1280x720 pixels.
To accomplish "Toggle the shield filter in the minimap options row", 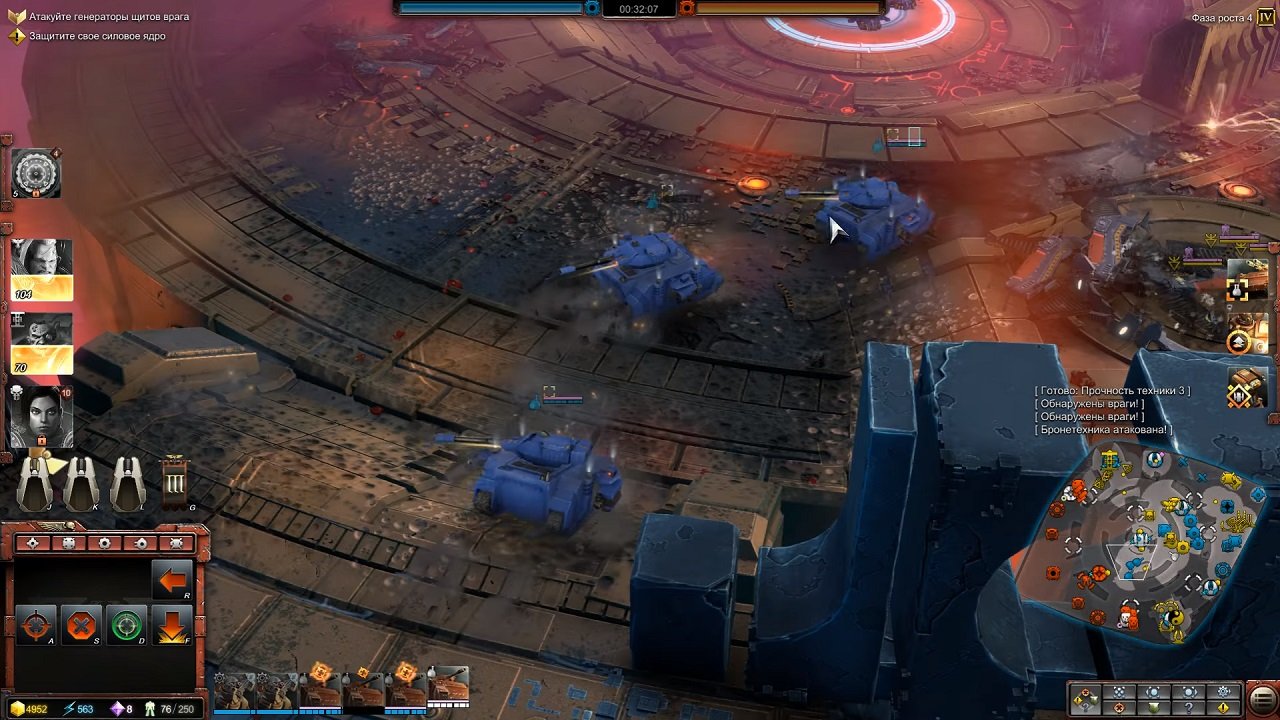I will [1156, 708].
